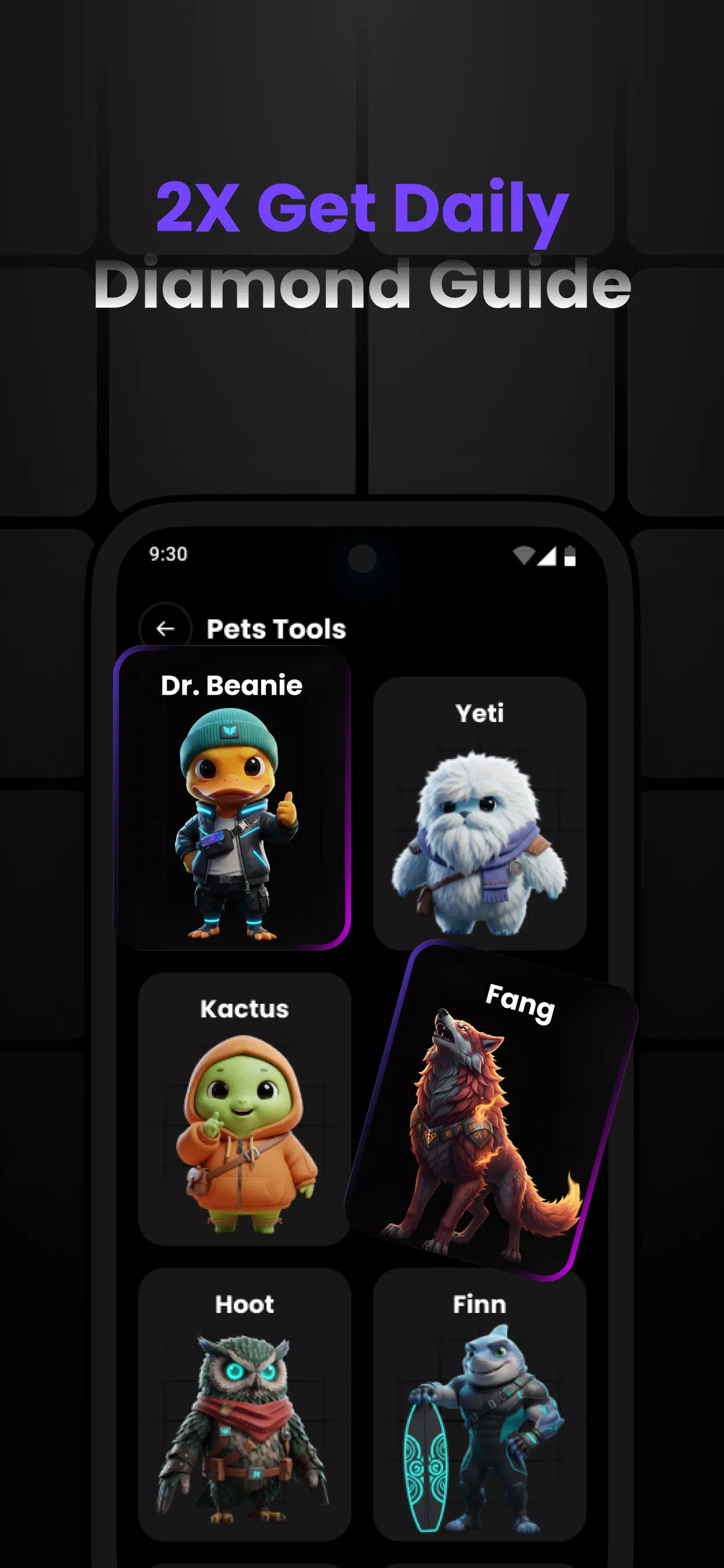Go back using the arrow button
The height and width of the screenshot is (1568, 724).
165,628
